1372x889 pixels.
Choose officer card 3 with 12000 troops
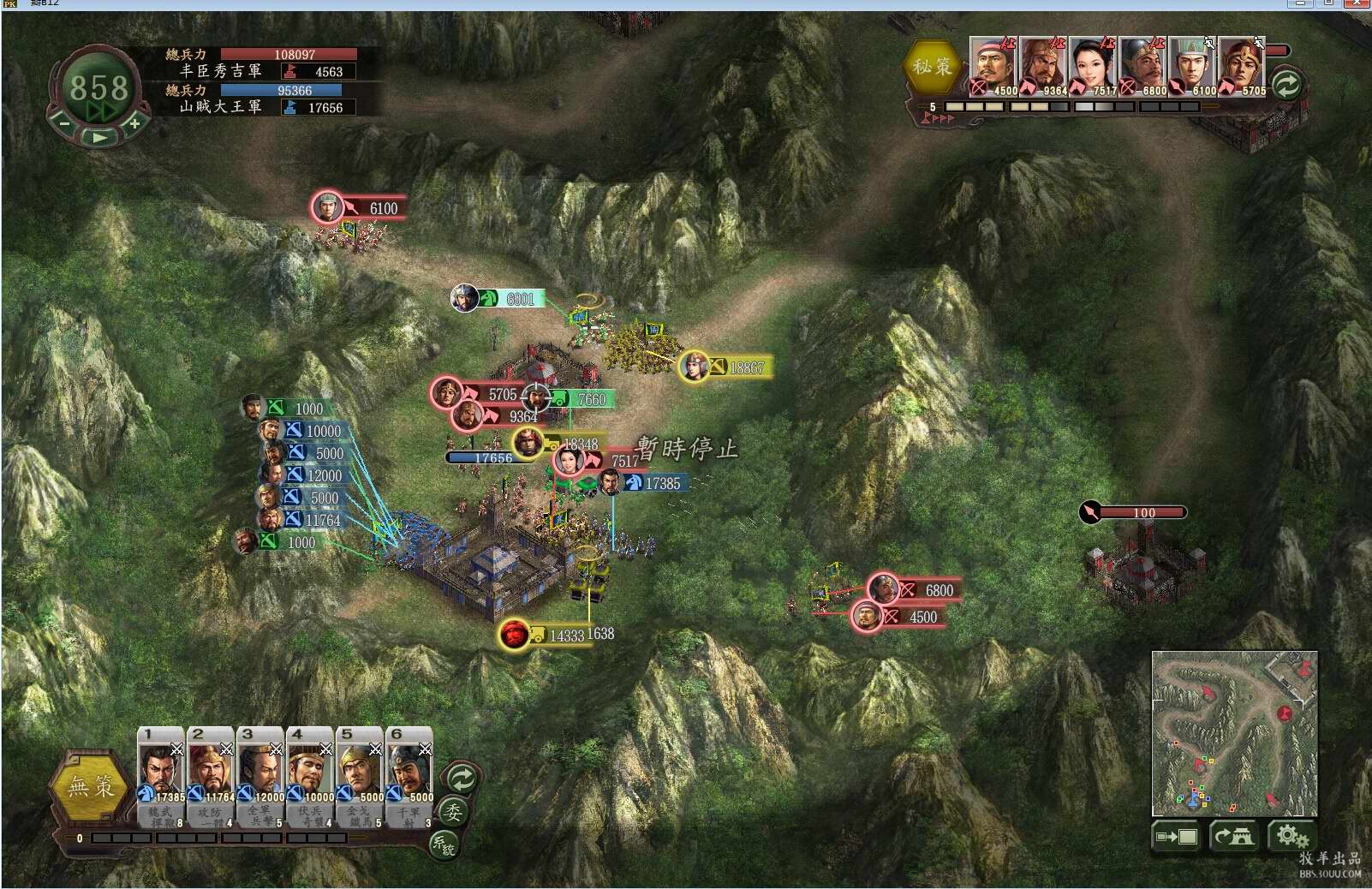(x=259, y=773)
